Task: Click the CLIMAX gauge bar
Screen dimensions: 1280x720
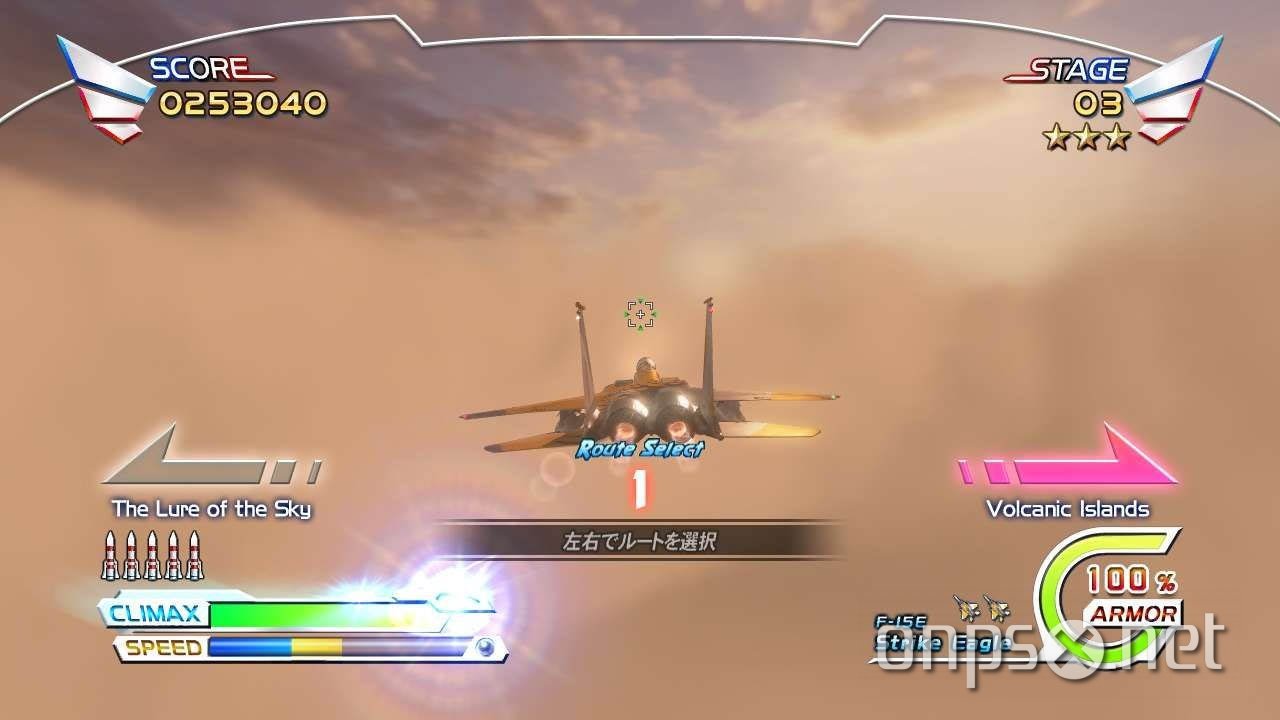Action: coord(300,613)
